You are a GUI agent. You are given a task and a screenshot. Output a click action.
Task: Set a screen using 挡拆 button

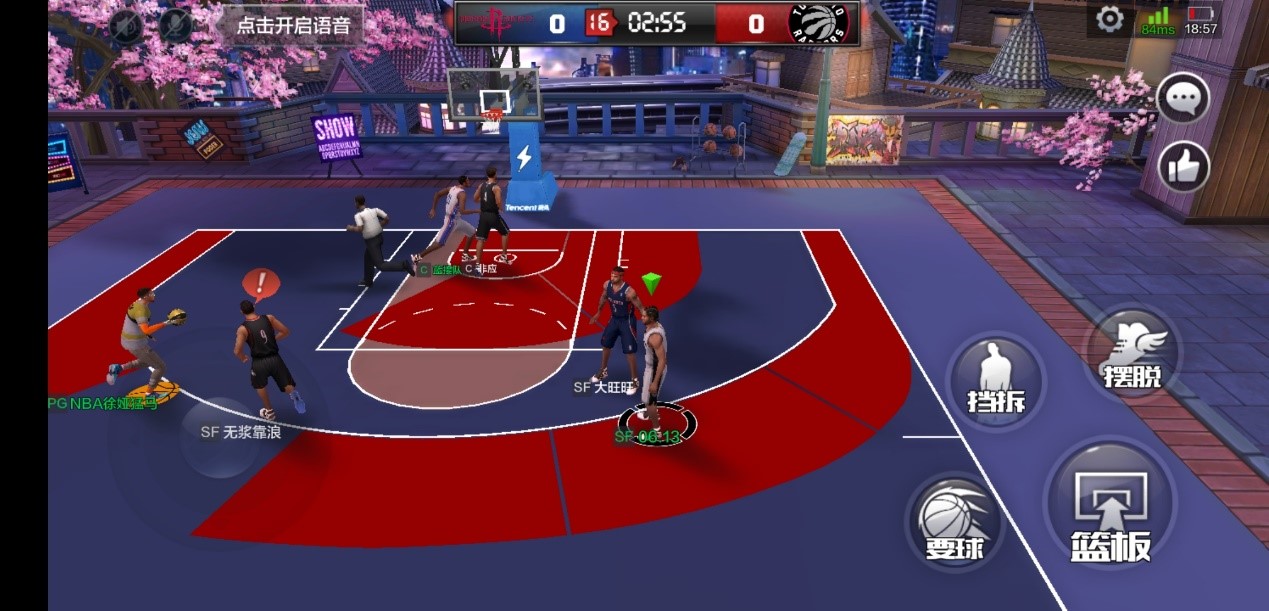pos(995,379)
